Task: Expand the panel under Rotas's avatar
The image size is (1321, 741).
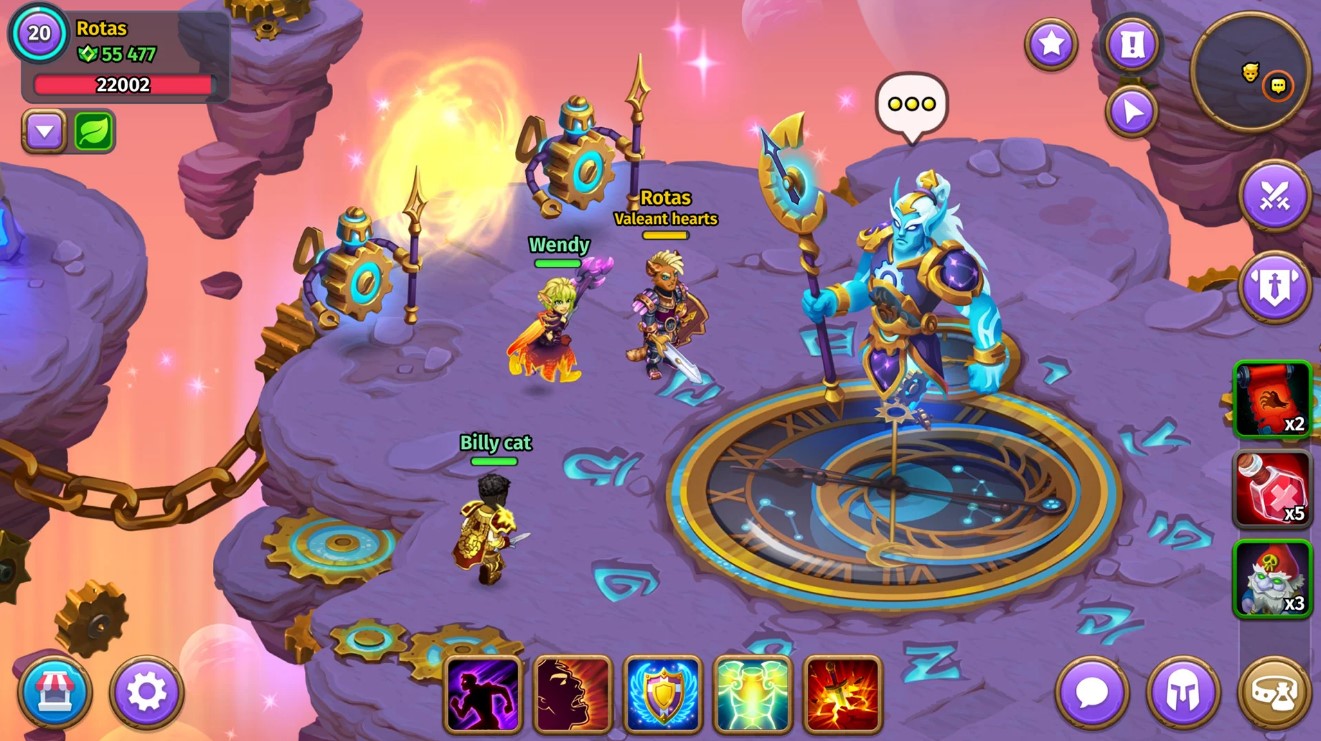Action: tap(42, 130)
